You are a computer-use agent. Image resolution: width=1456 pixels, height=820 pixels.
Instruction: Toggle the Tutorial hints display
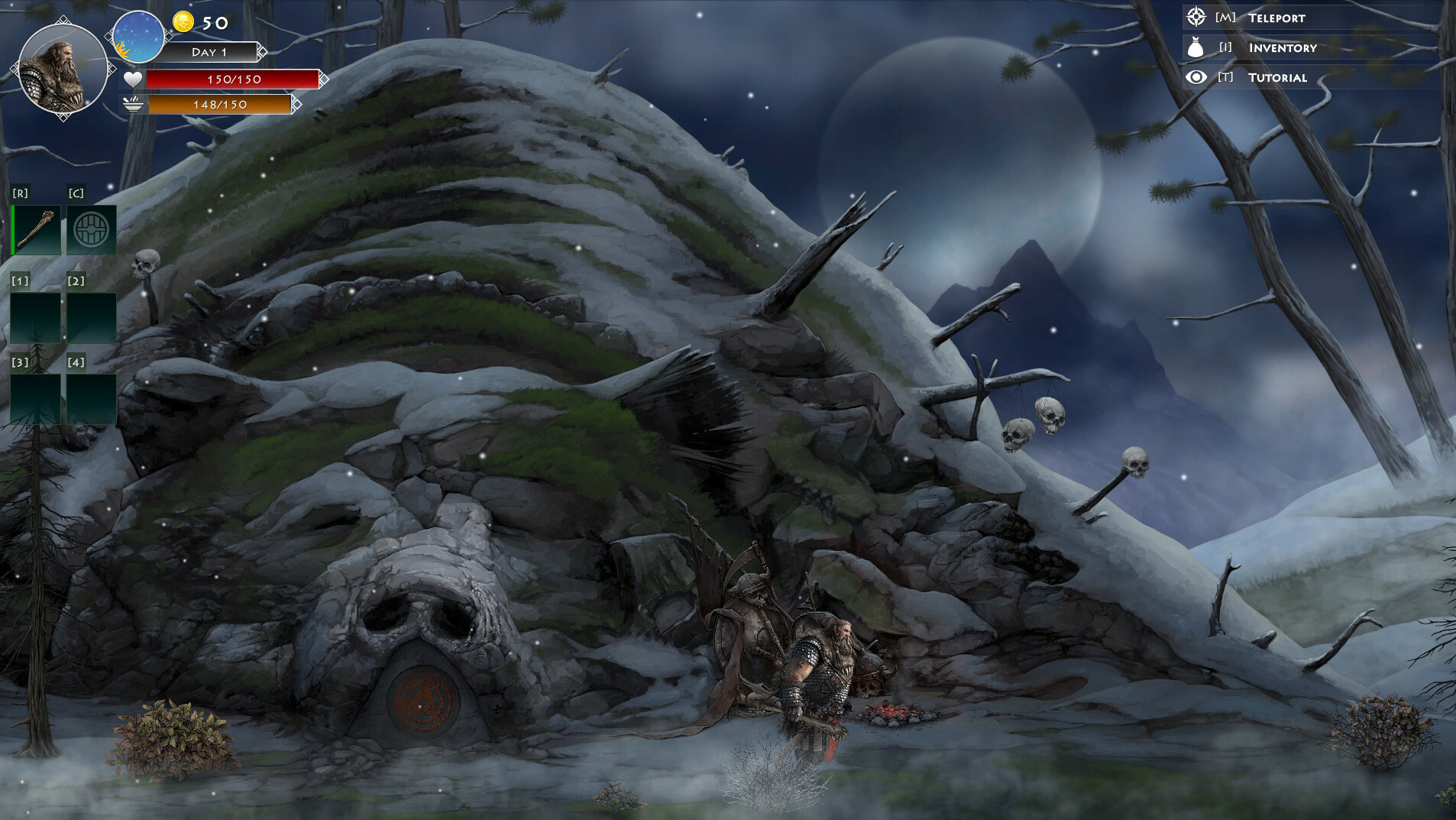click(1277, 77)
